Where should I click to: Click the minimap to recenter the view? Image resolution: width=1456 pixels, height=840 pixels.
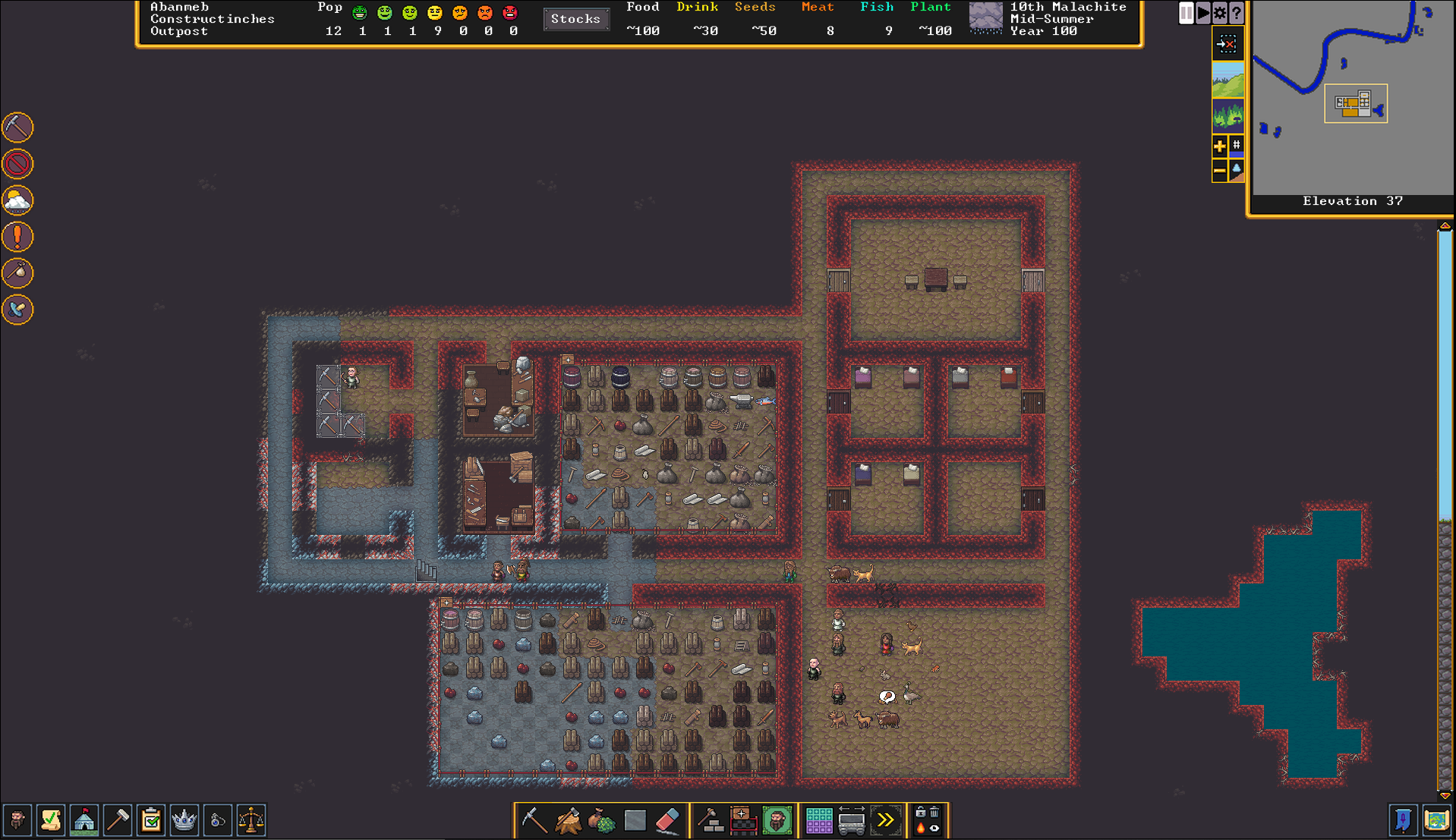[1351, 97]
